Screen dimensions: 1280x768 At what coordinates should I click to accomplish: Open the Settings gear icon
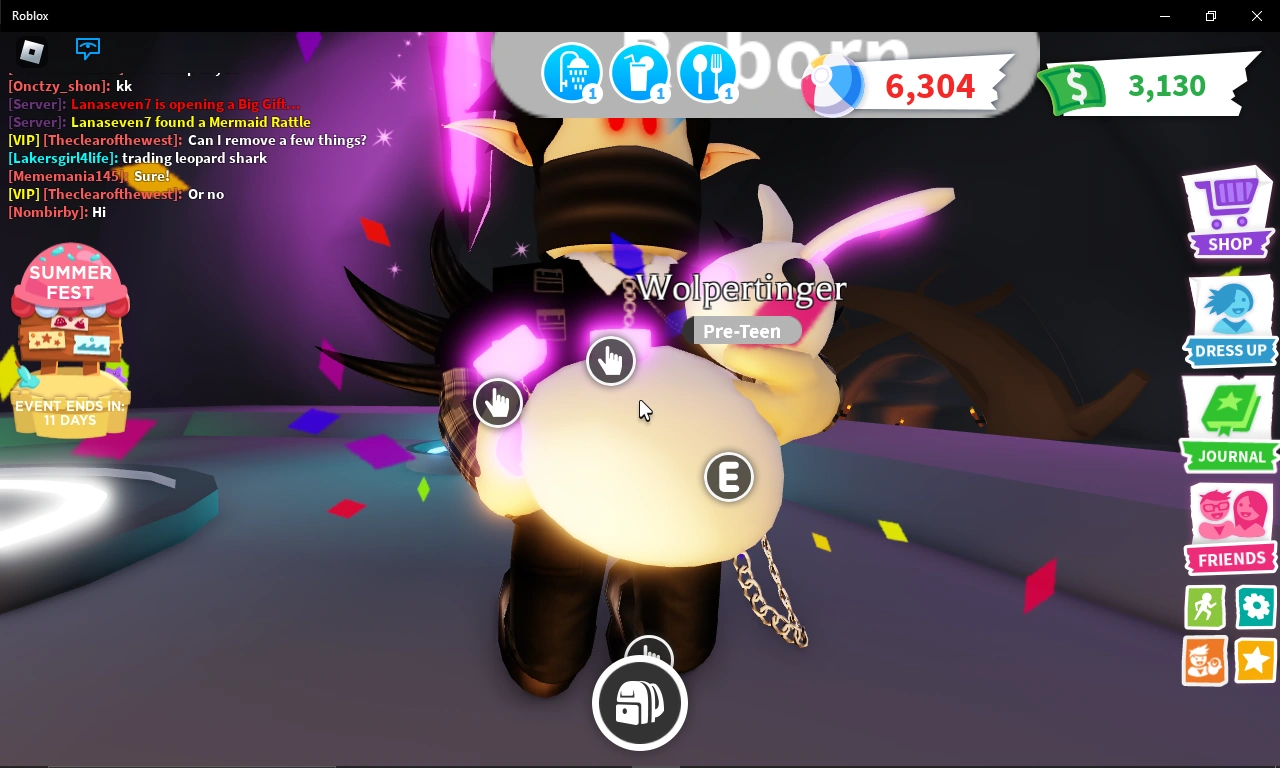point(1255,607)
